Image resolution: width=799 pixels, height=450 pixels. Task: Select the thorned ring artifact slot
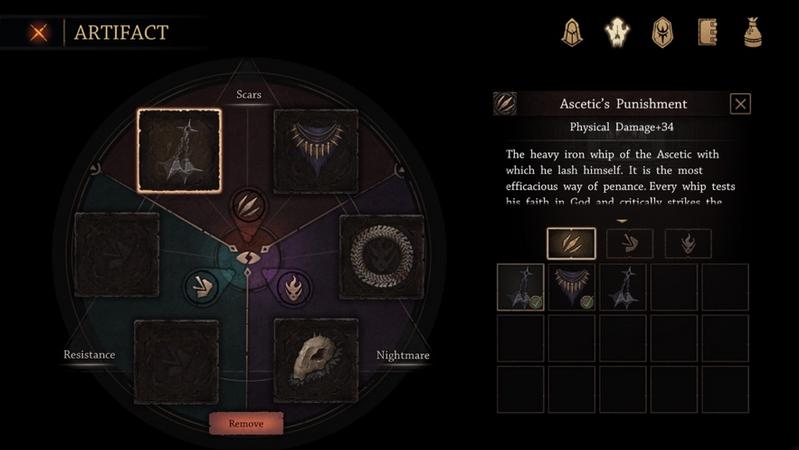tap(382, 255)
